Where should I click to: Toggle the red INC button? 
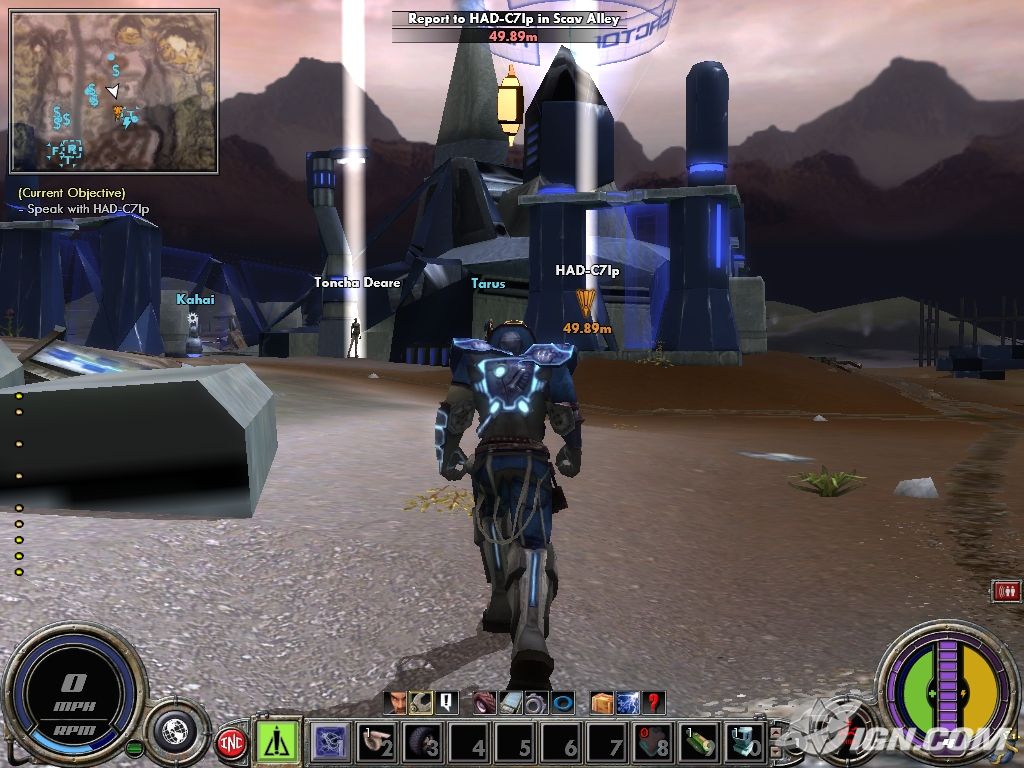[232, 743]
